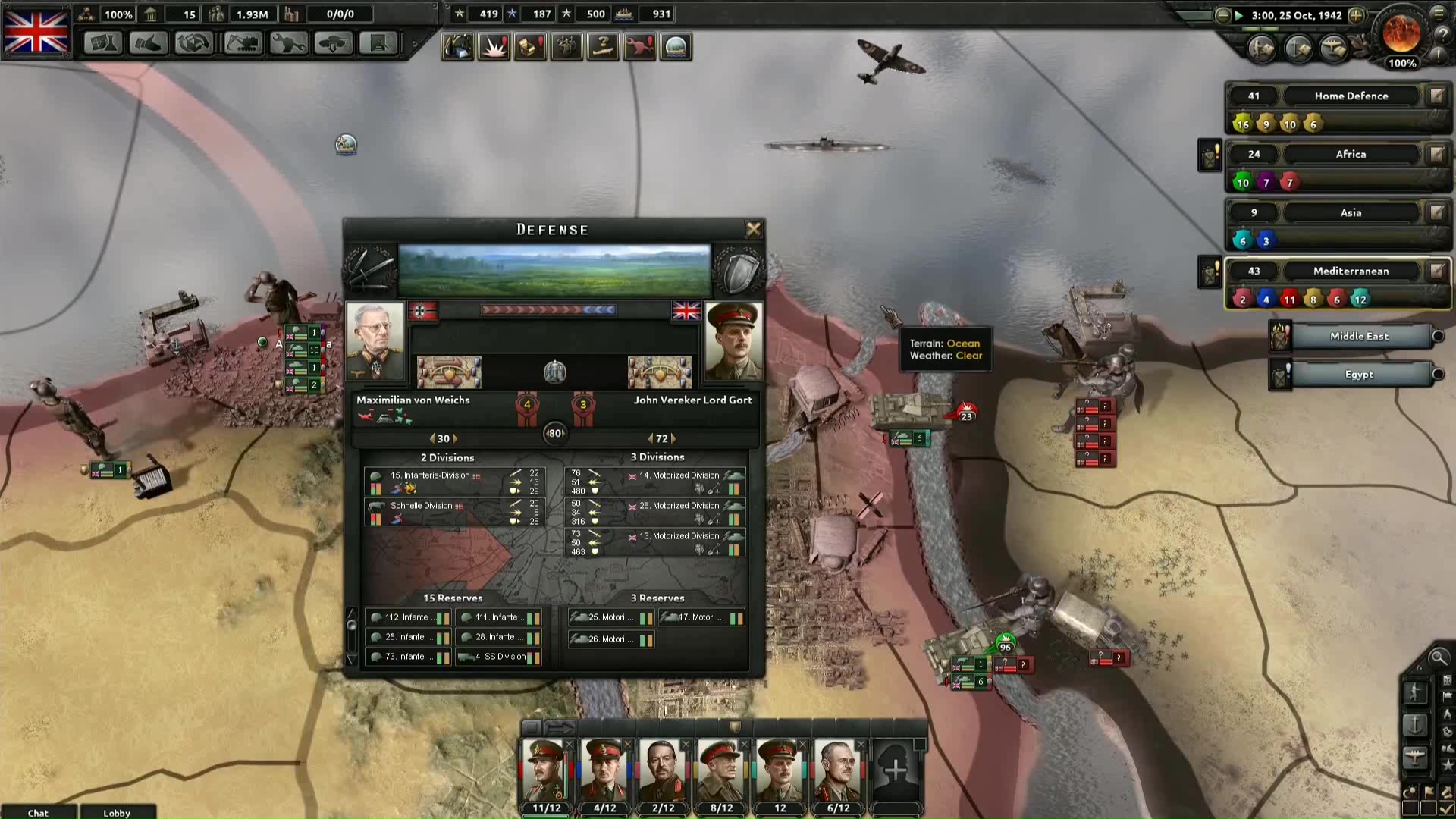The width and height of the screenshot is (1456, 819).
Task: Open the Deployment menu
Action: coord(332,44)
